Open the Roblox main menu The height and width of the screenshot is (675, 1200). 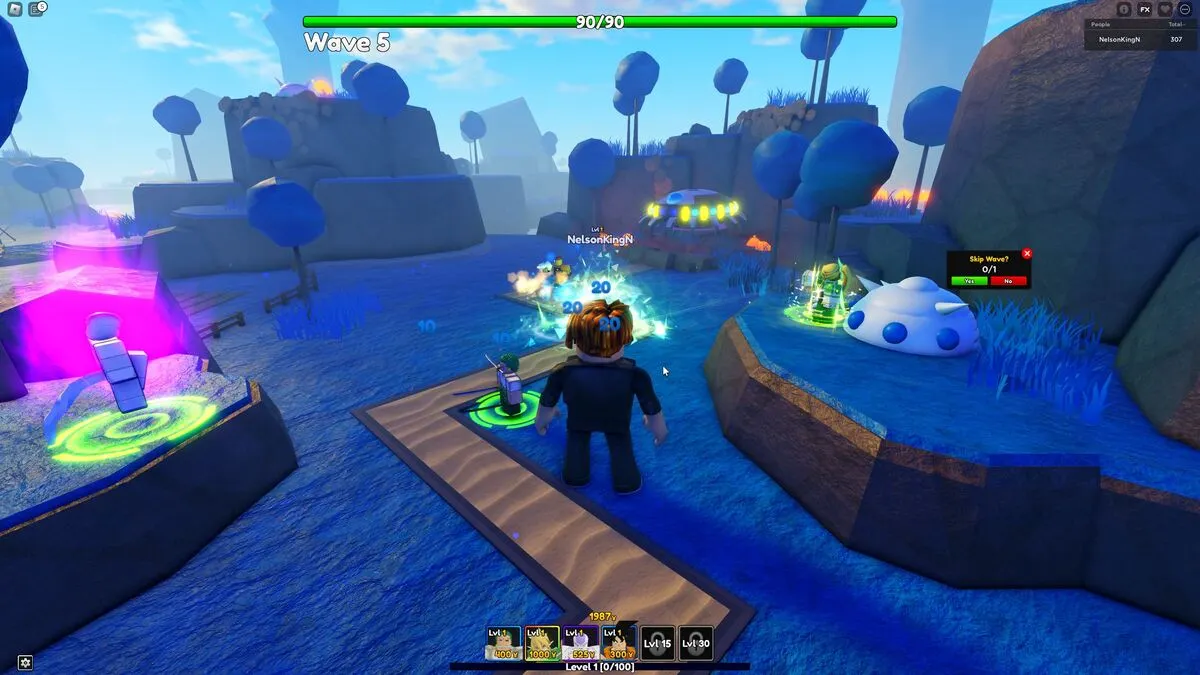15,9
